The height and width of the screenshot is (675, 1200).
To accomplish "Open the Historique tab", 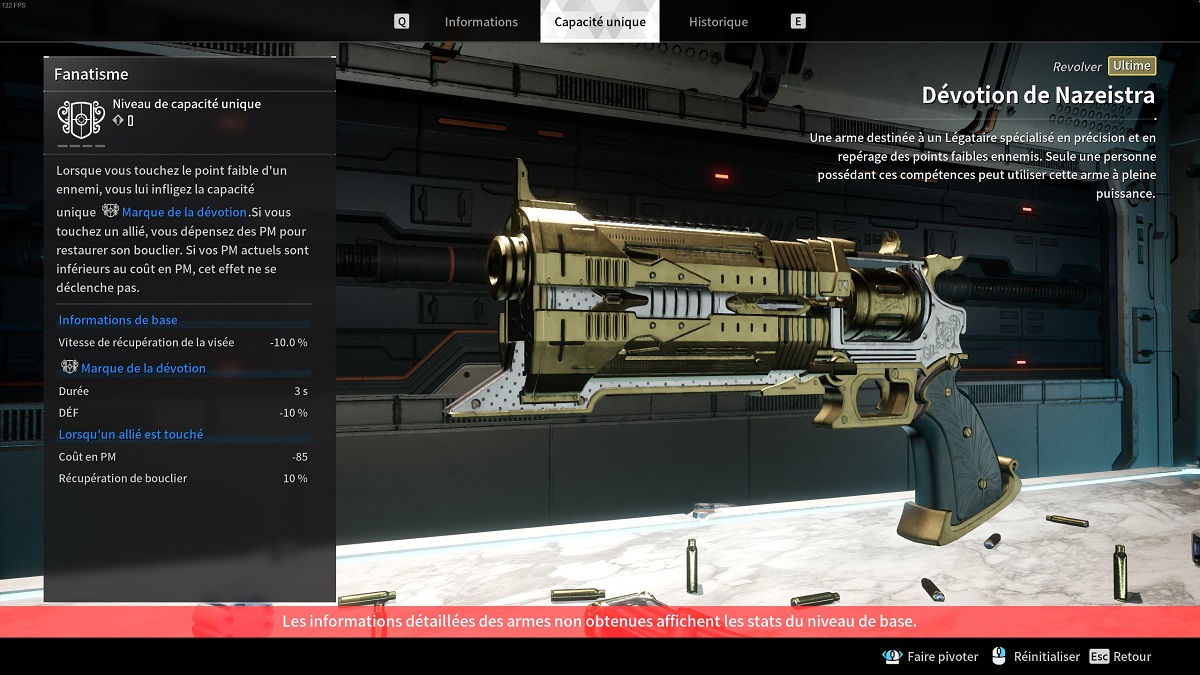I will click(x=718, y=22).
